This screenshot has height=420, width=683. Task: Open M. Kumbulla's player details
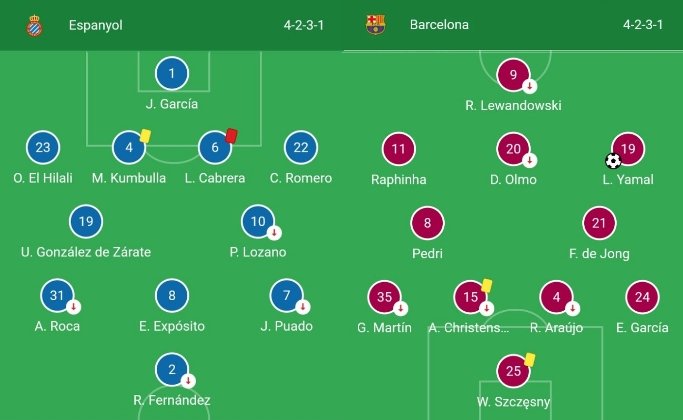pyautogui.click(x=129, y=148)
